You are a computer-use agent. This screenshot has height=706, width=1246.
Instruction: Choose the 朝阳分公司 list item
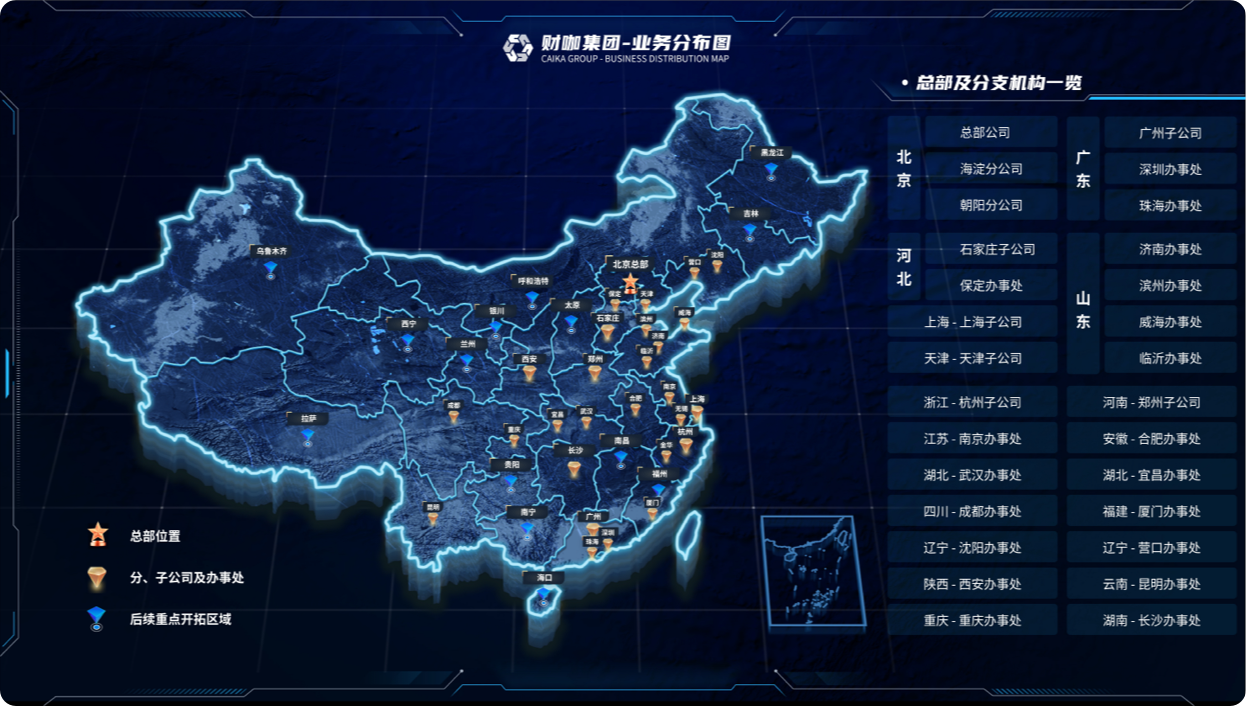990,205
